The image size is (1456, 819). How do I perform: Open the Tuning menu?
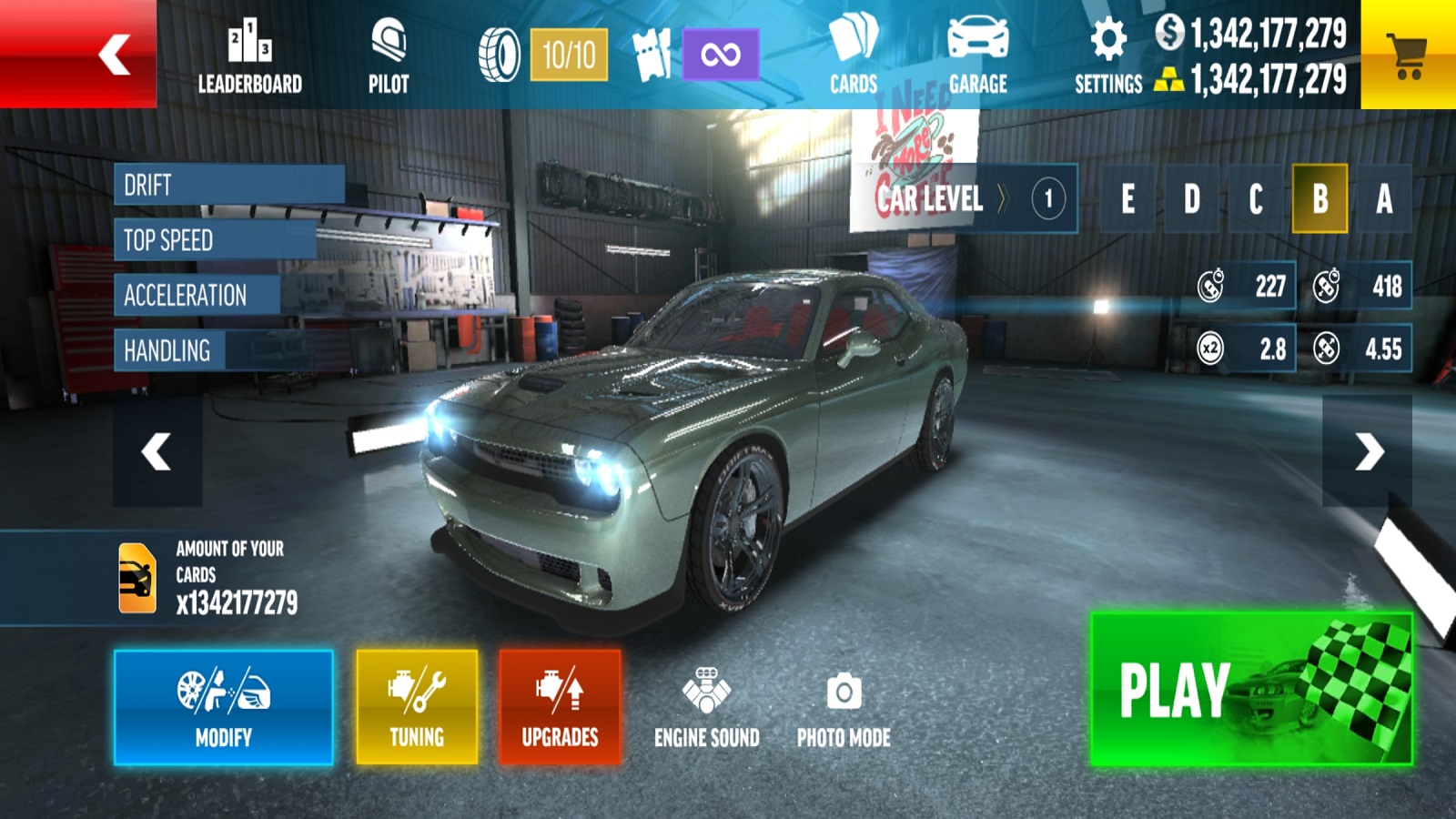[417, 707]
